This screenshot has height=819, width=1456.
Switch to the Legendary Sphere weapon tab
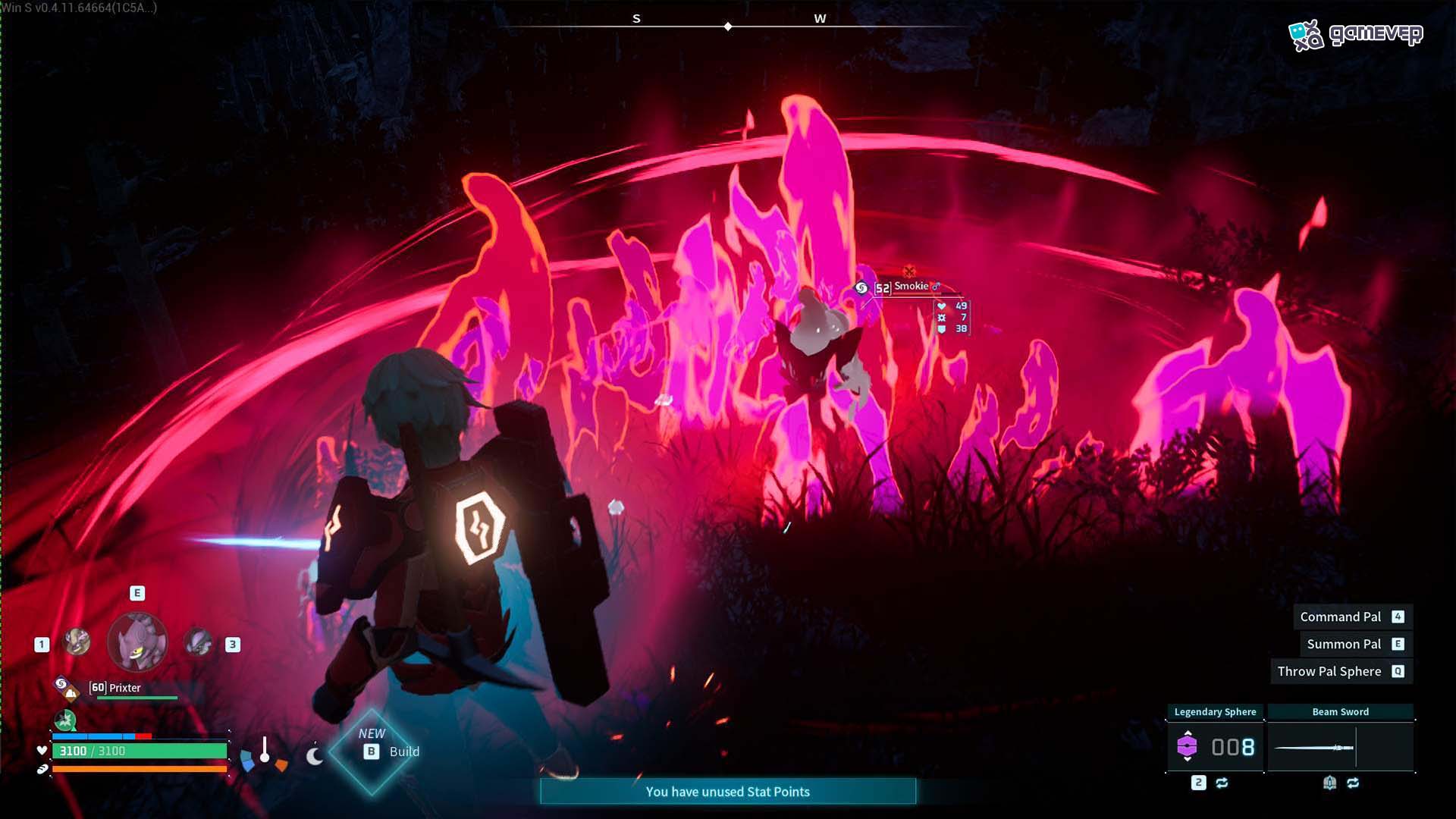click(1216, 711)
